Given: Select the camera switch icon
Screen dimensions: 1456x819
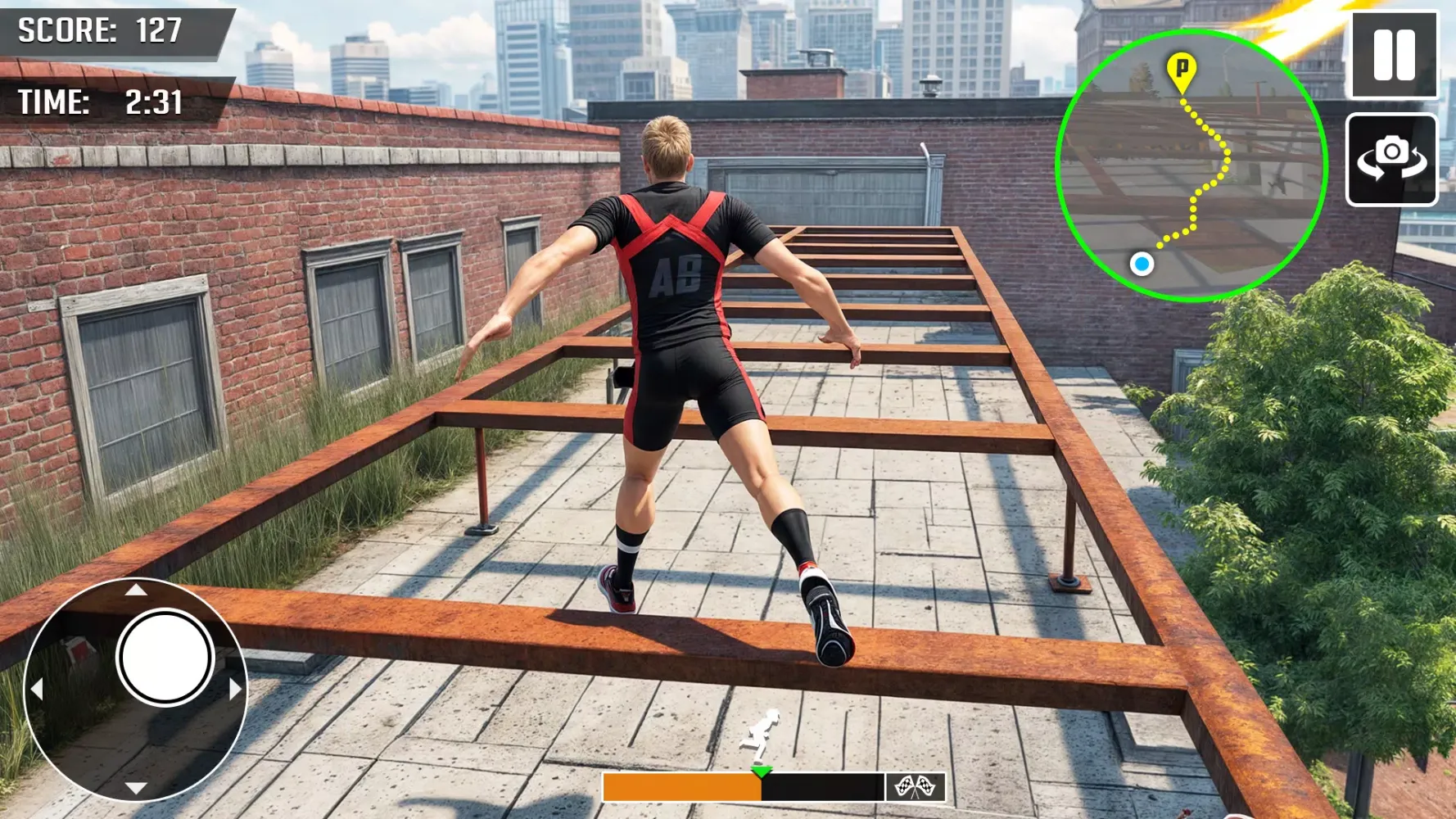Looking at the screenshot, I should tap(1391, 157).
